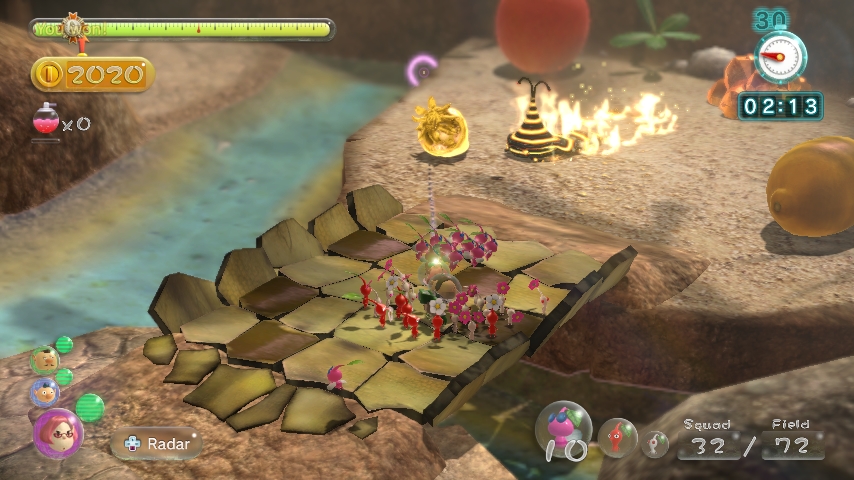Switch to the mustached leader portrait
This screenshot has width=854, height=480.
coord(43,360)
